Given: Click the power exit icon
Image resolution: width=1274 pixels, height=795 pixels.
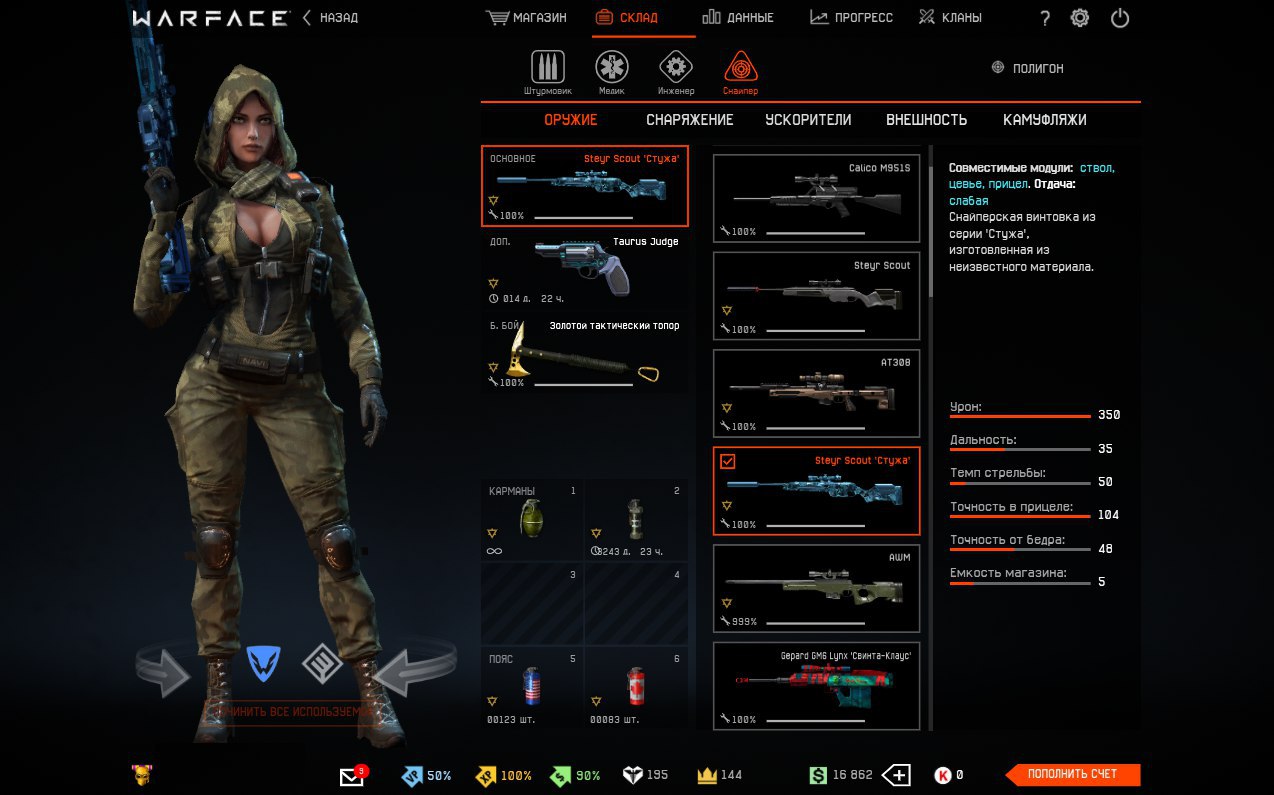Looking at the screenshot, I should [1120, 18].
